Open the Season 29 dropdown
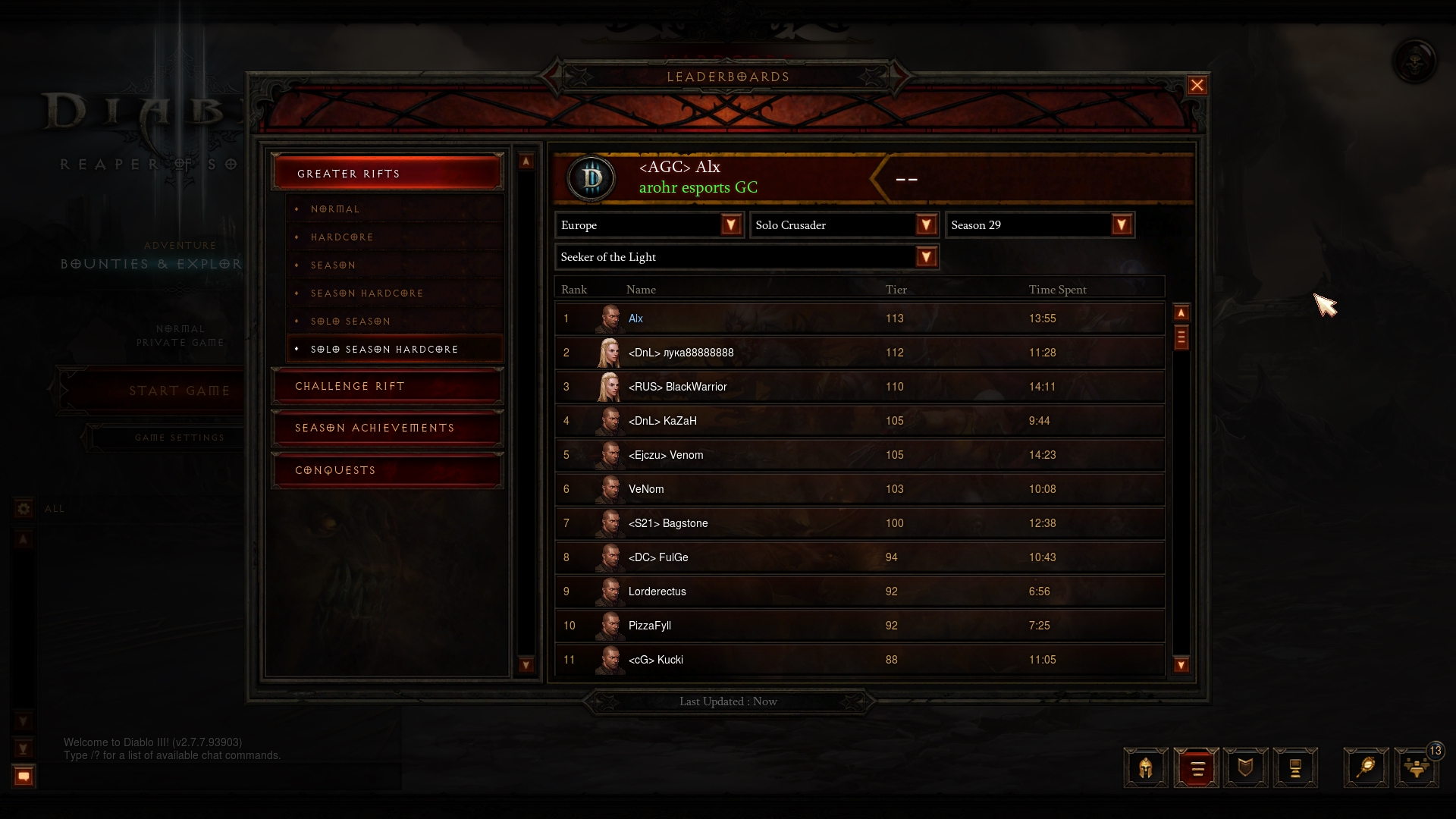 pyautogui.click(x=1121, y=225)
